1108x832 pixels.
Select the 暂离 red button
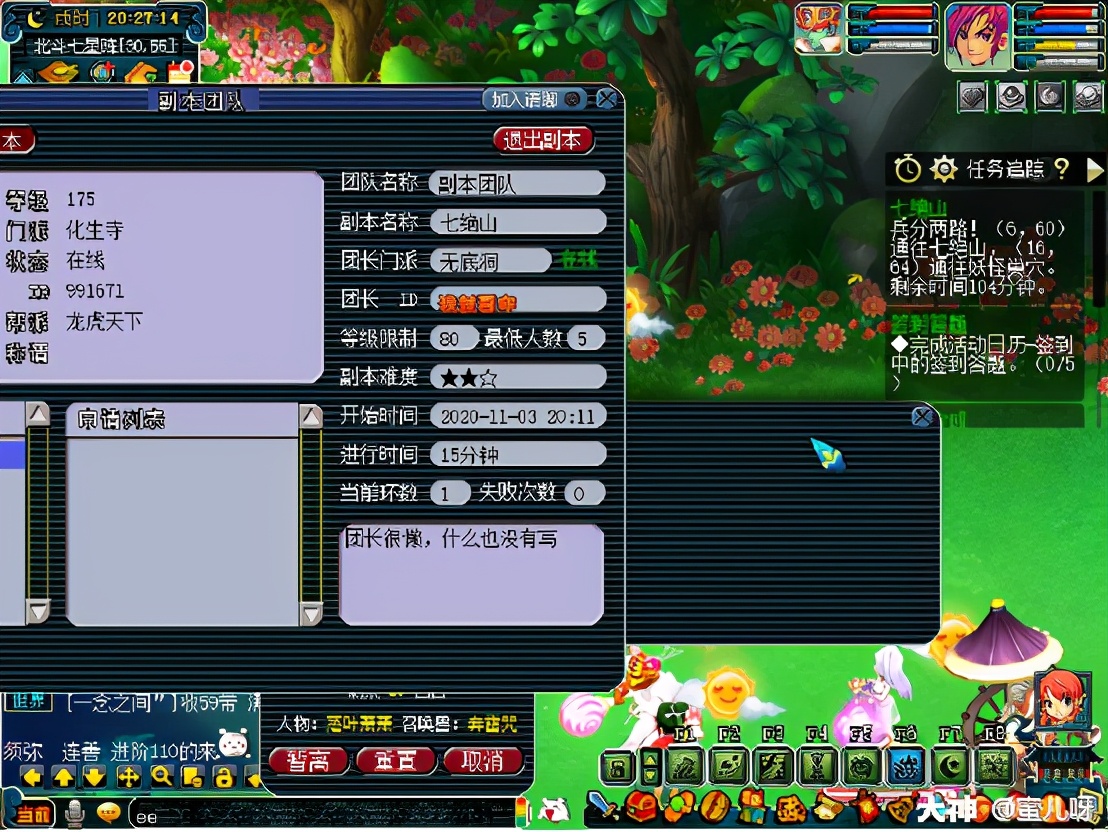[x=307, y=762]
